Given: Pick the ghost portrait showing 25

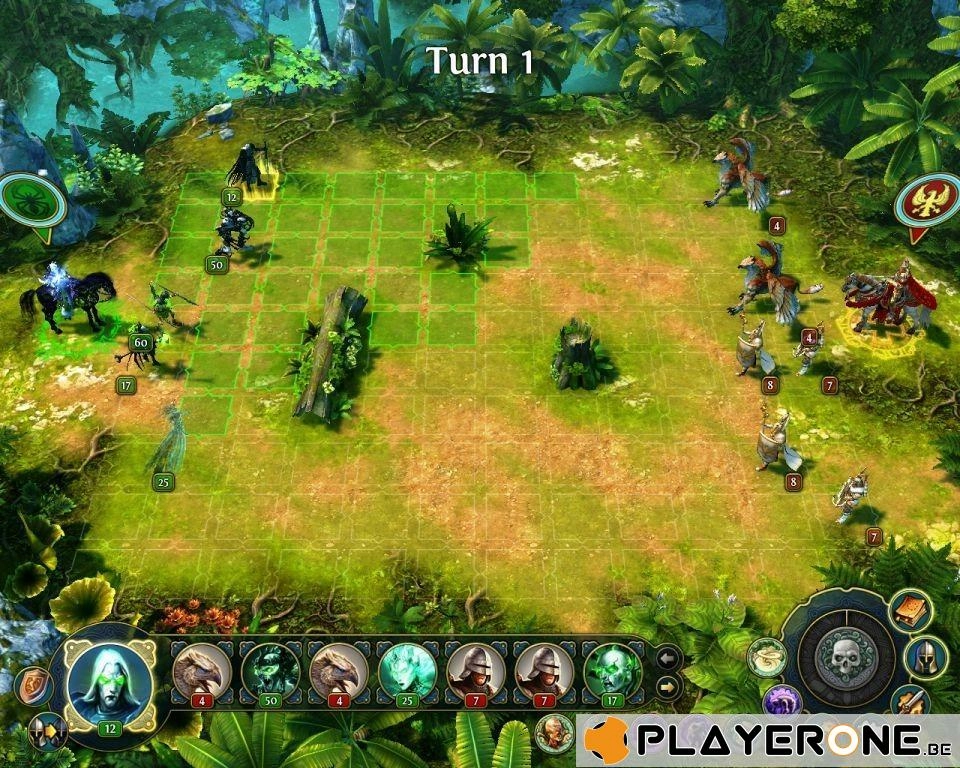Looking at the screenshot, I should pos(407,671).
